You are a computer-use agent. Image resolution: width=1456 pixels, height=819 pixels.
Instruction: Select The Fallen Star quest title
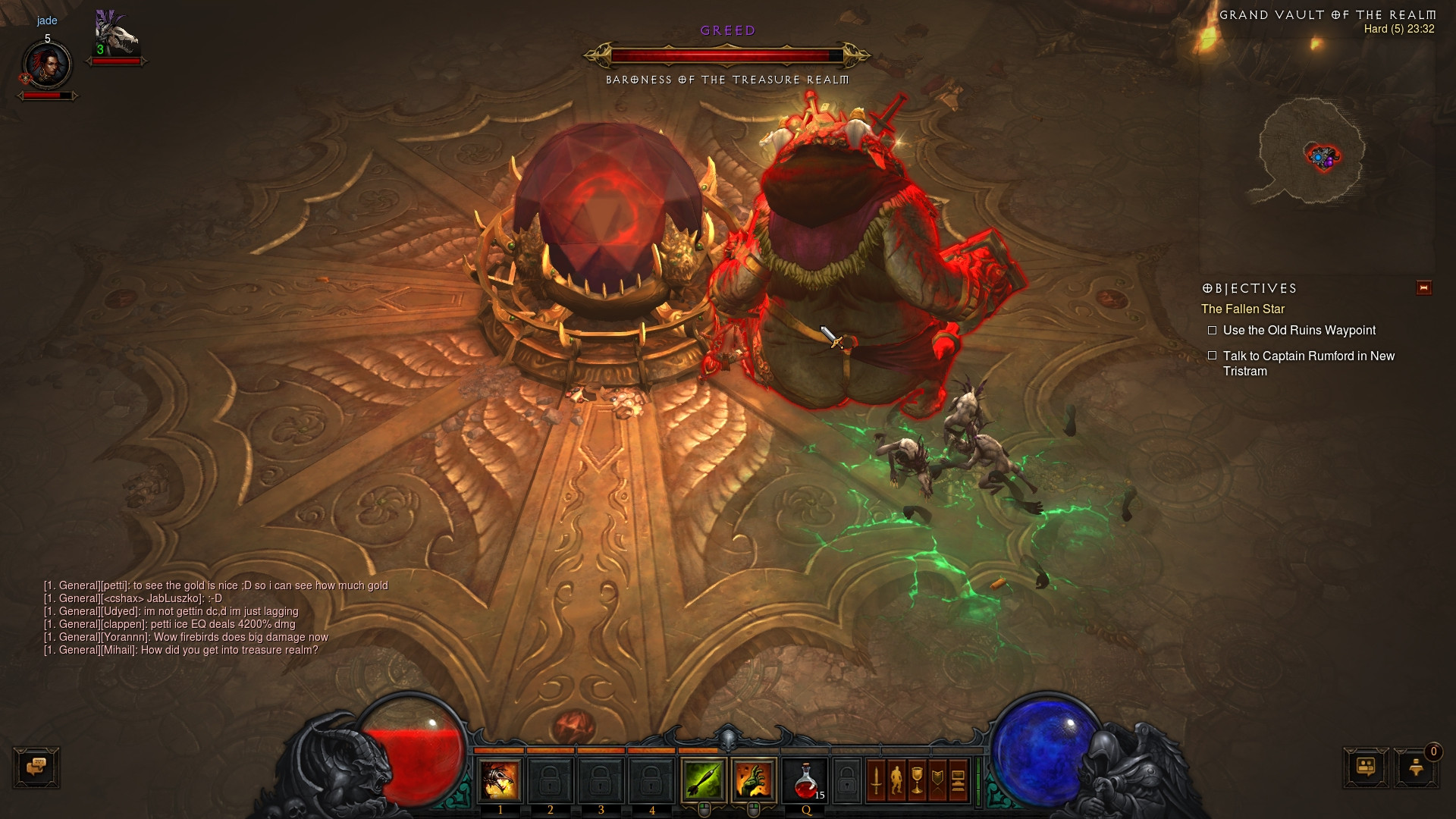[x=1242, y=309]
